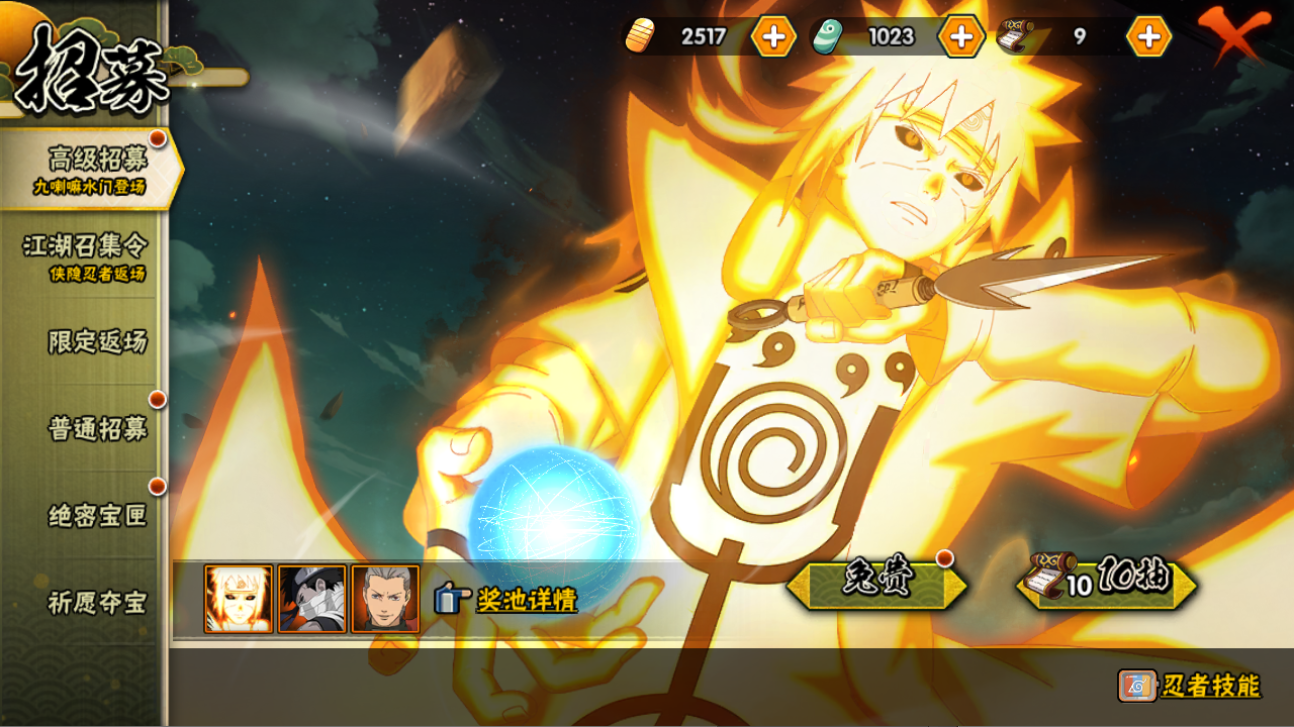Open the 忍者技能 ninja skills button
Image resolution: width=1294 pixels, height=727 pixels.
(x=1190, y=686)
